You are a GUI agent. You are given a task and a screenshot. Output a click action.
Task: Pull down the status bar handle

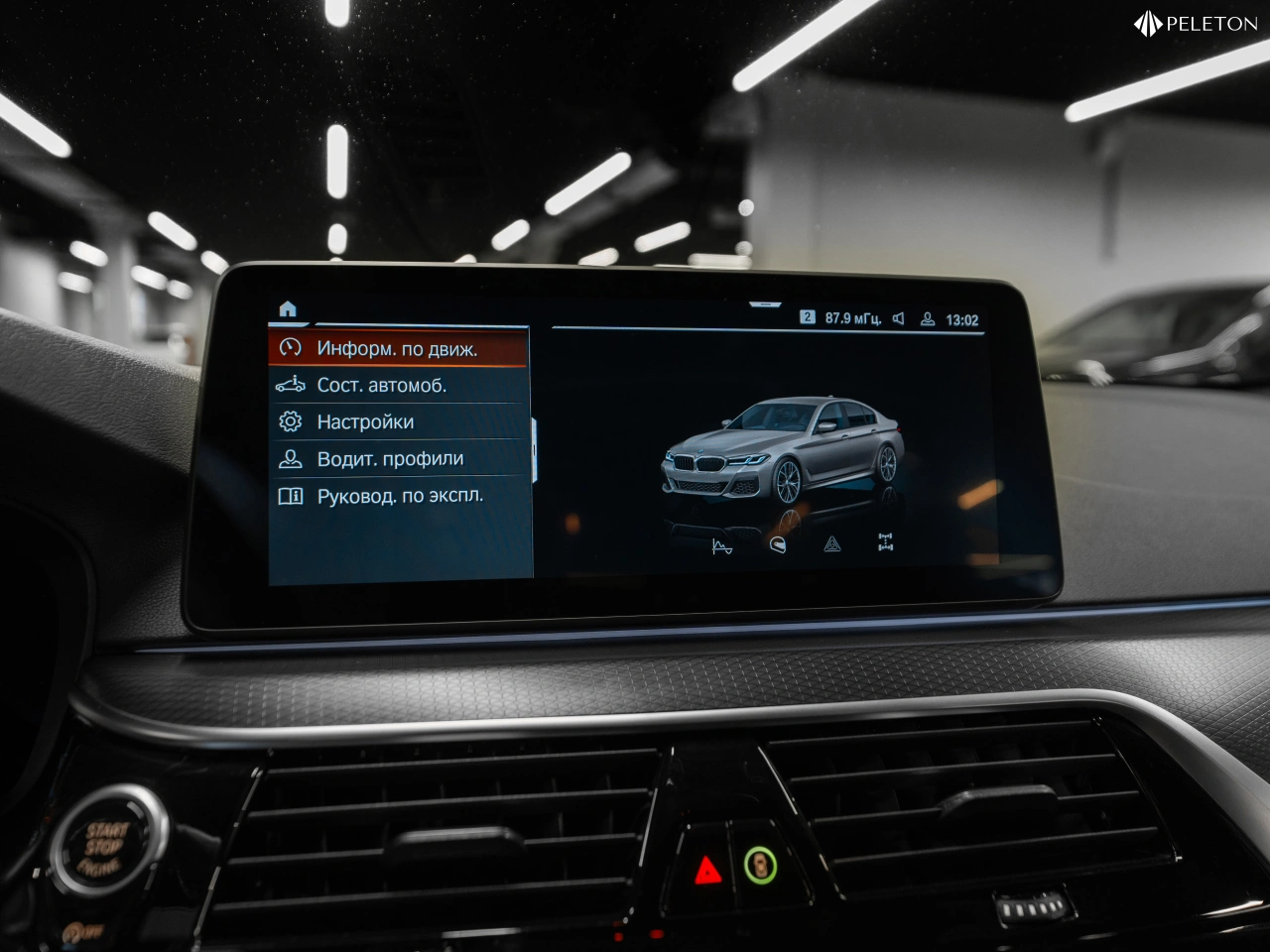[x=765, y=304]
